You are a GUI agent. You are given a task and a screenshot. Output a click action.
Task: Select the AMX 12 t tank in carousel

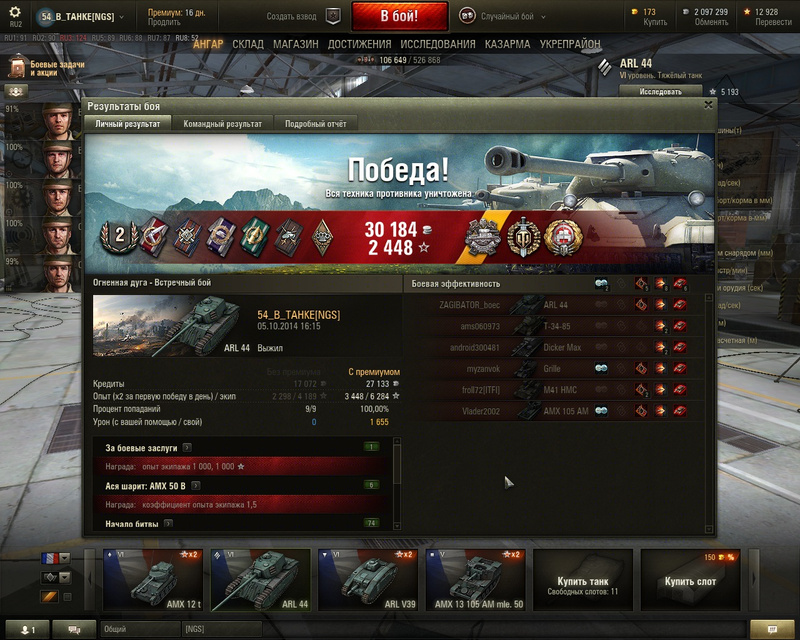(x=153, y=580)
